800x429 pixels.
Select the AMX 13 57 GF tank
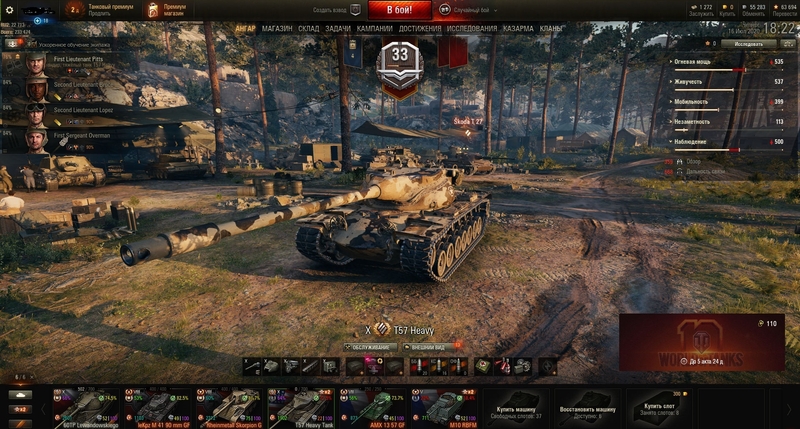pos(373,406)
